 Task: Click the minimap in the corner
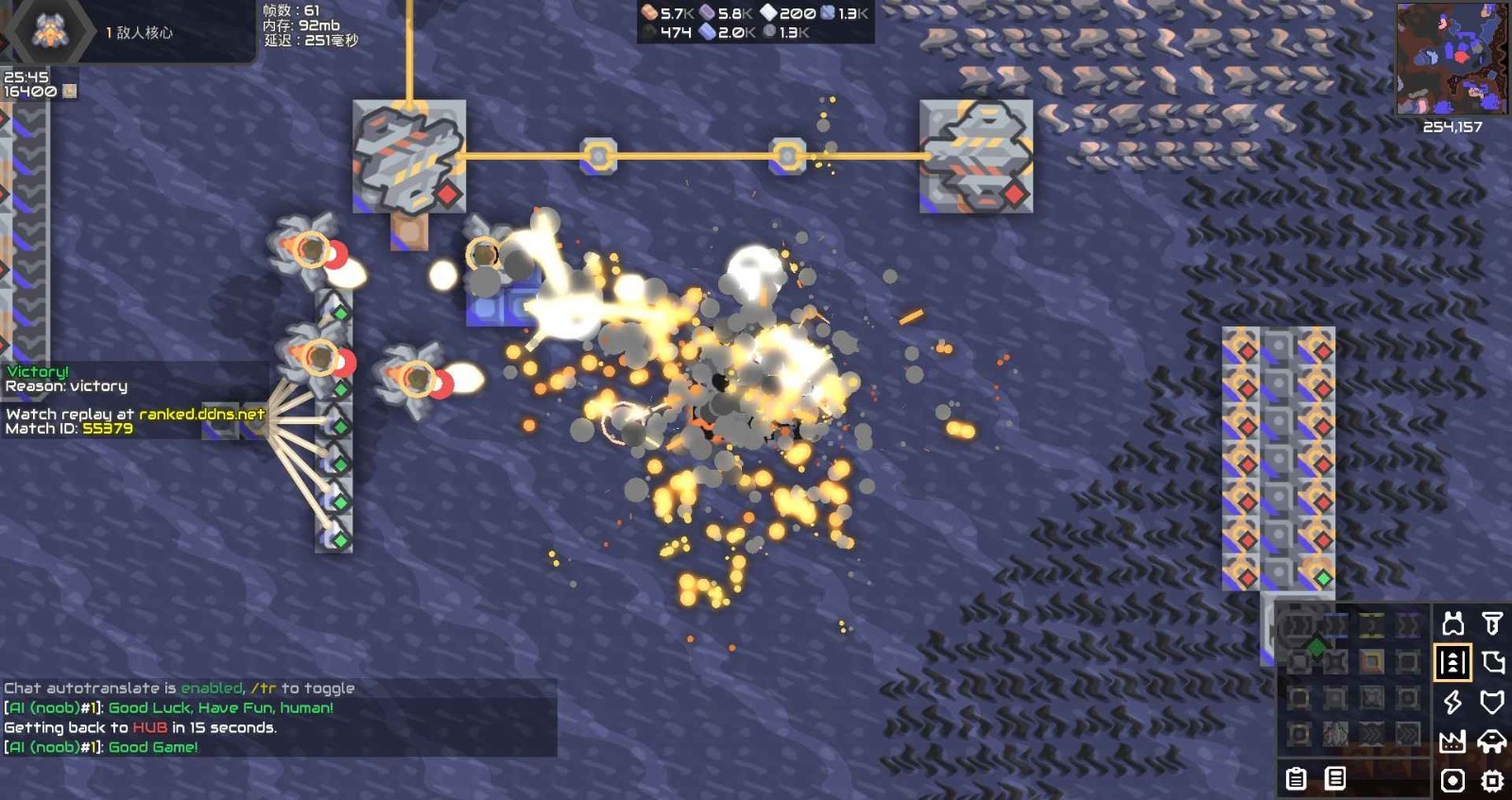[1451, 57]
